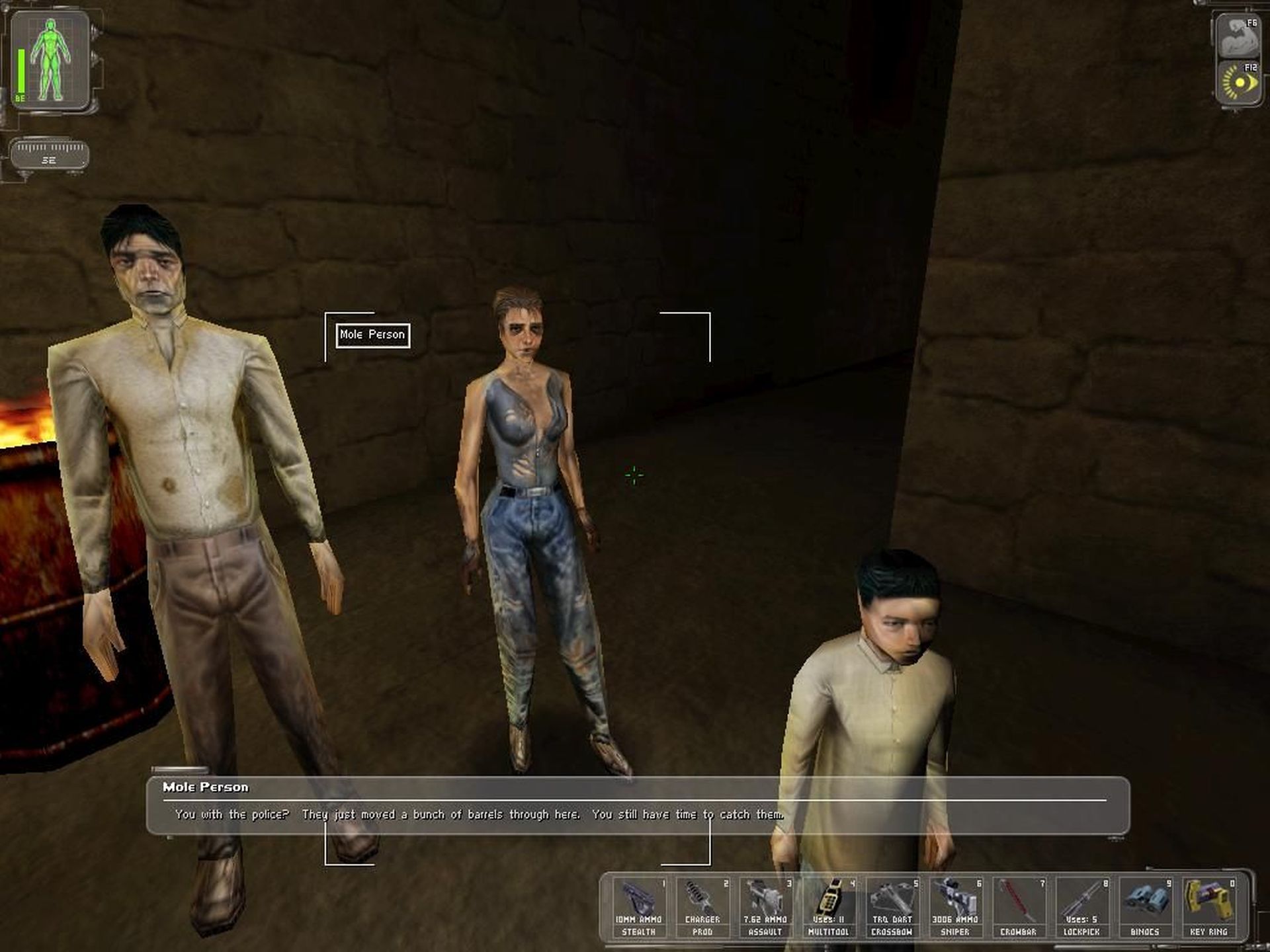Pick the Sniper rifle slot
The width and height of the screenshot is (1270, 952).
pyautogui.click(x=955, y=906)
